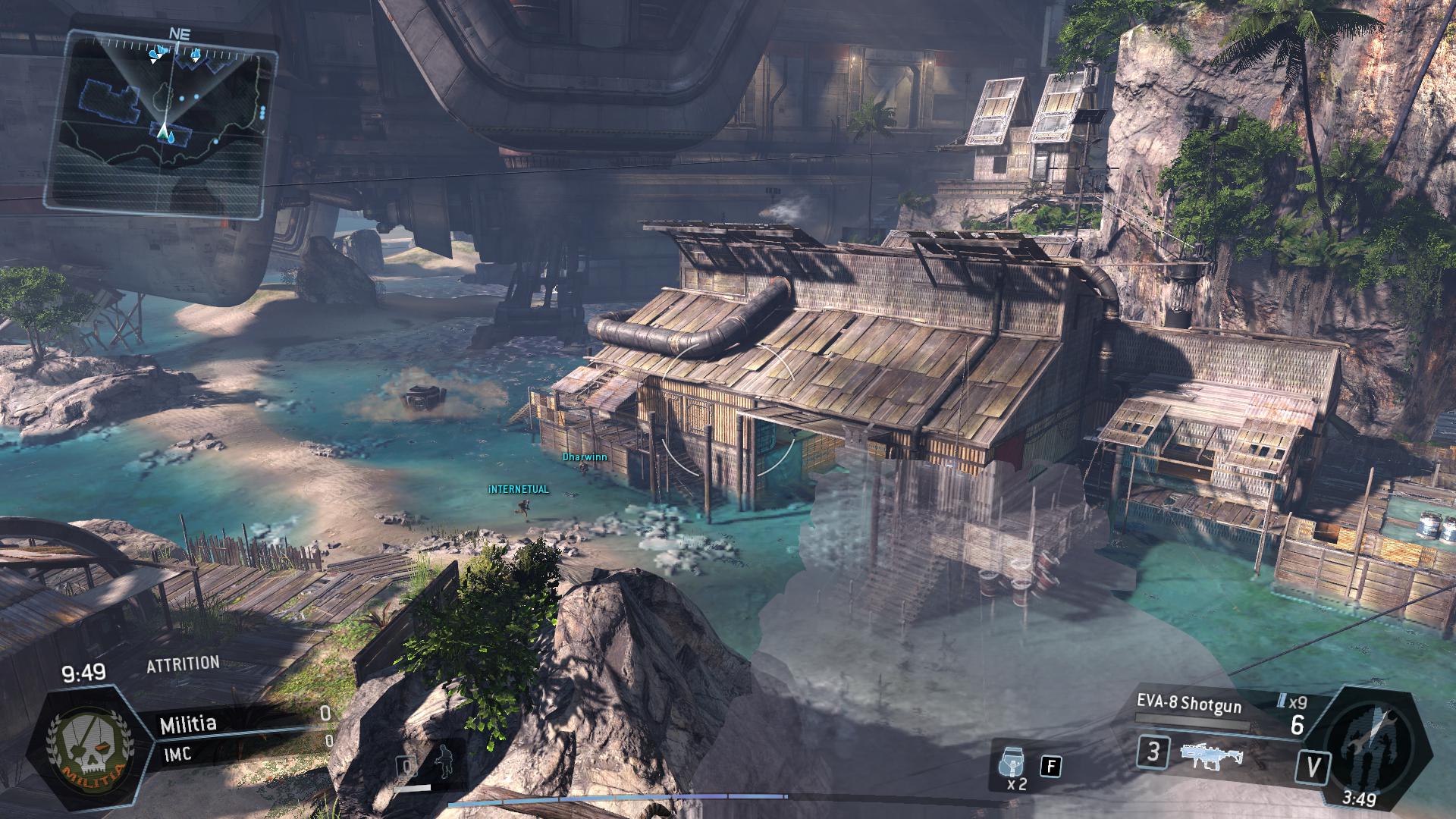Viewport: 1456px width, 819px height.
Task: Select the grenade ordnance icon
Action: (x=1016, y=761)
